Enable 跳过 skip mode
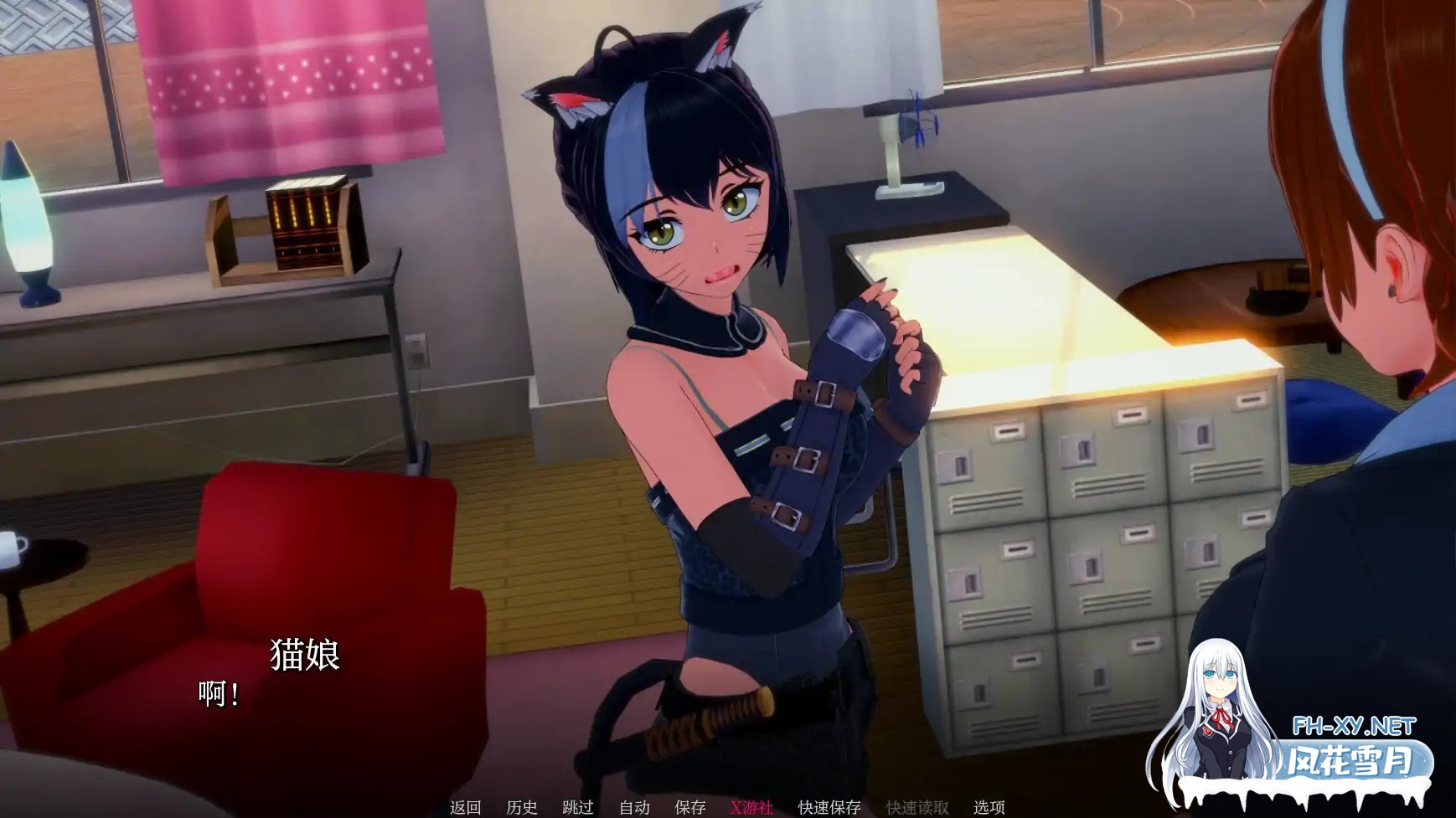The height and width of the screenshot is (818, 1456). (576, 806)
